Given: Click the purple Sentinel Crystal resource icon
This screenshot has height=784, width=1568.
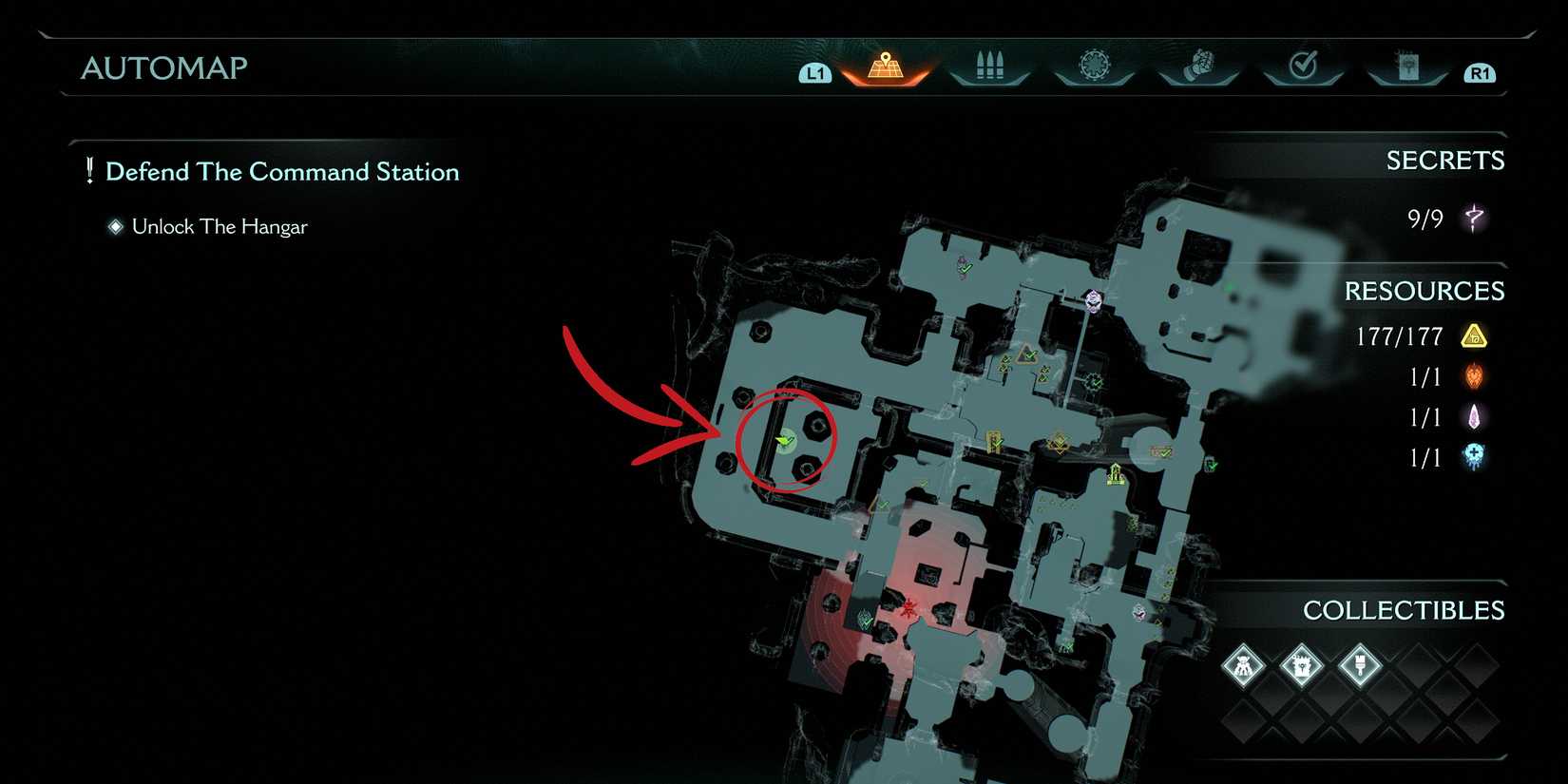Looking at the screenshot, I should pos(1473,417).
